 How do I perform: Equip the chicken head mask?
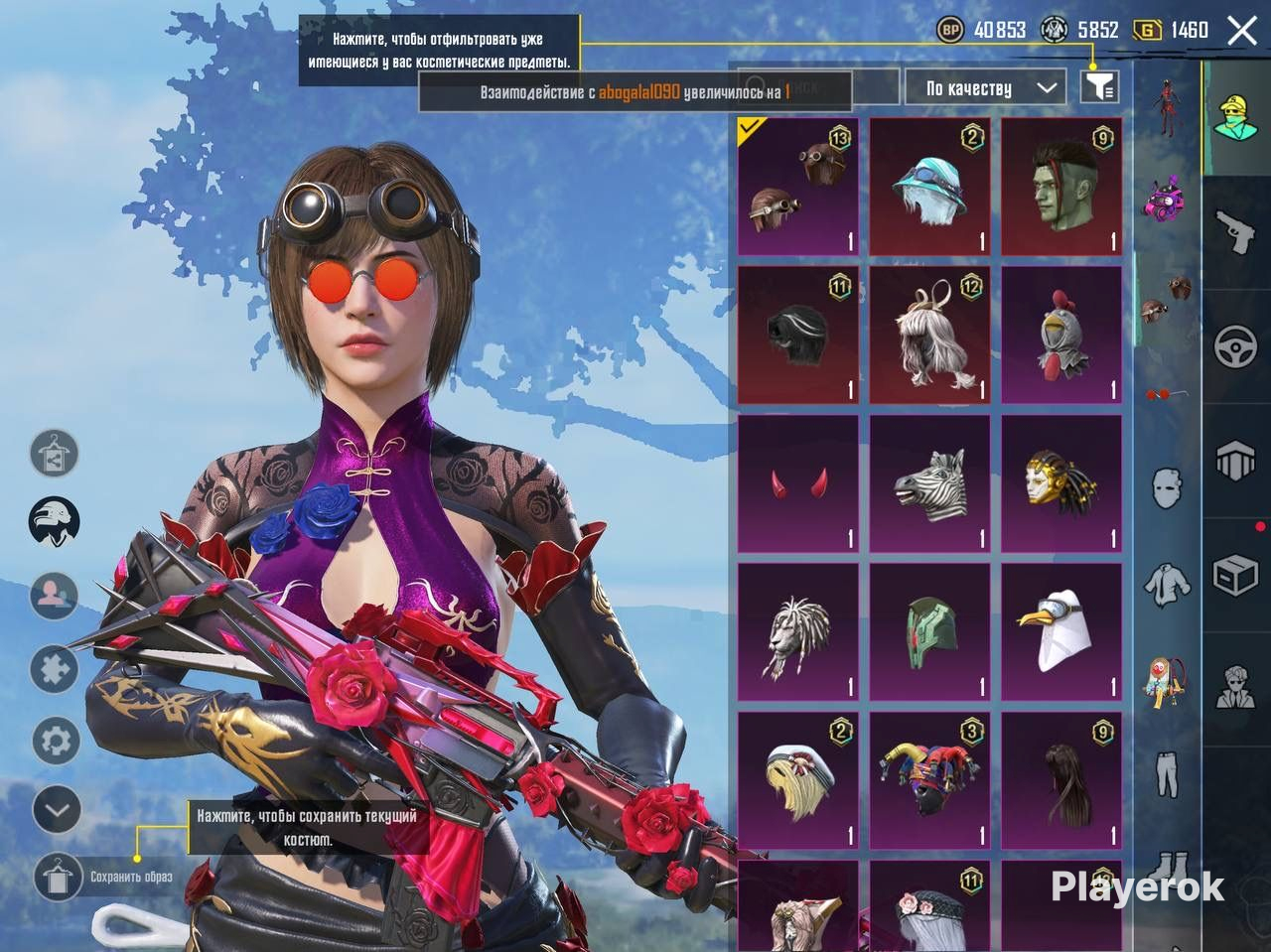click(x=1060, y=336)
